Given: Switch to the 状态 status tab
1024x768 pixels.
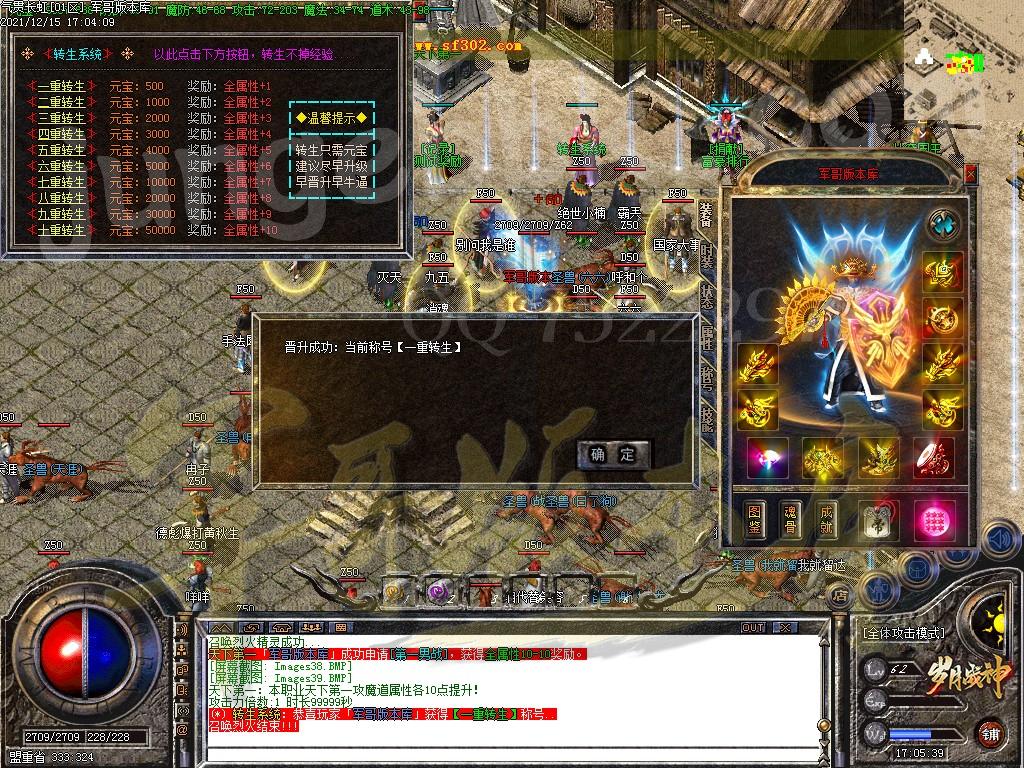Looking at the screenshot, I should [x=707, y=297].
